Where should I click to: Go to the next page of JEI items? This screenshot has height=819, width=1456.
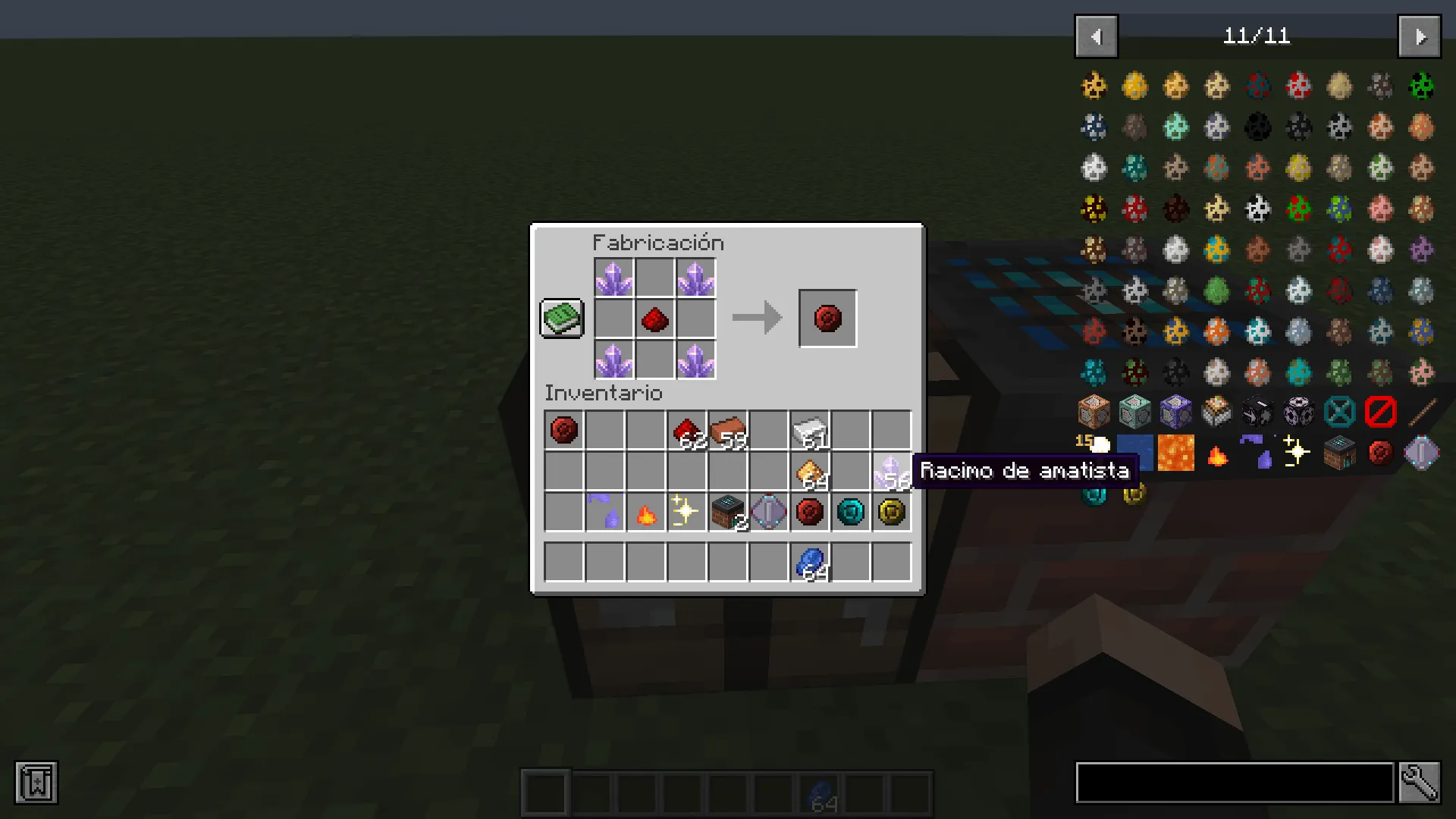[1419, 36]
